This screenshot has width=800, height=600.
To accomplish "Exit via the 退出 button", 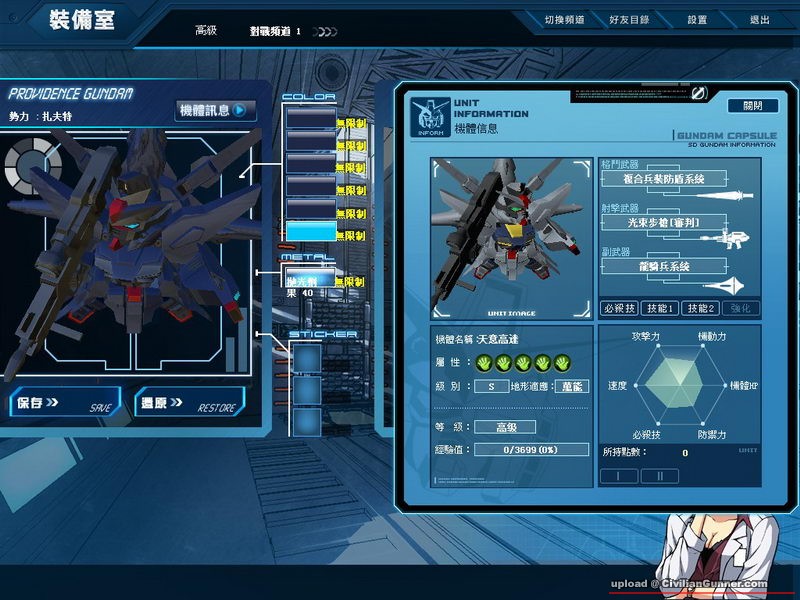I will (760, 20).
